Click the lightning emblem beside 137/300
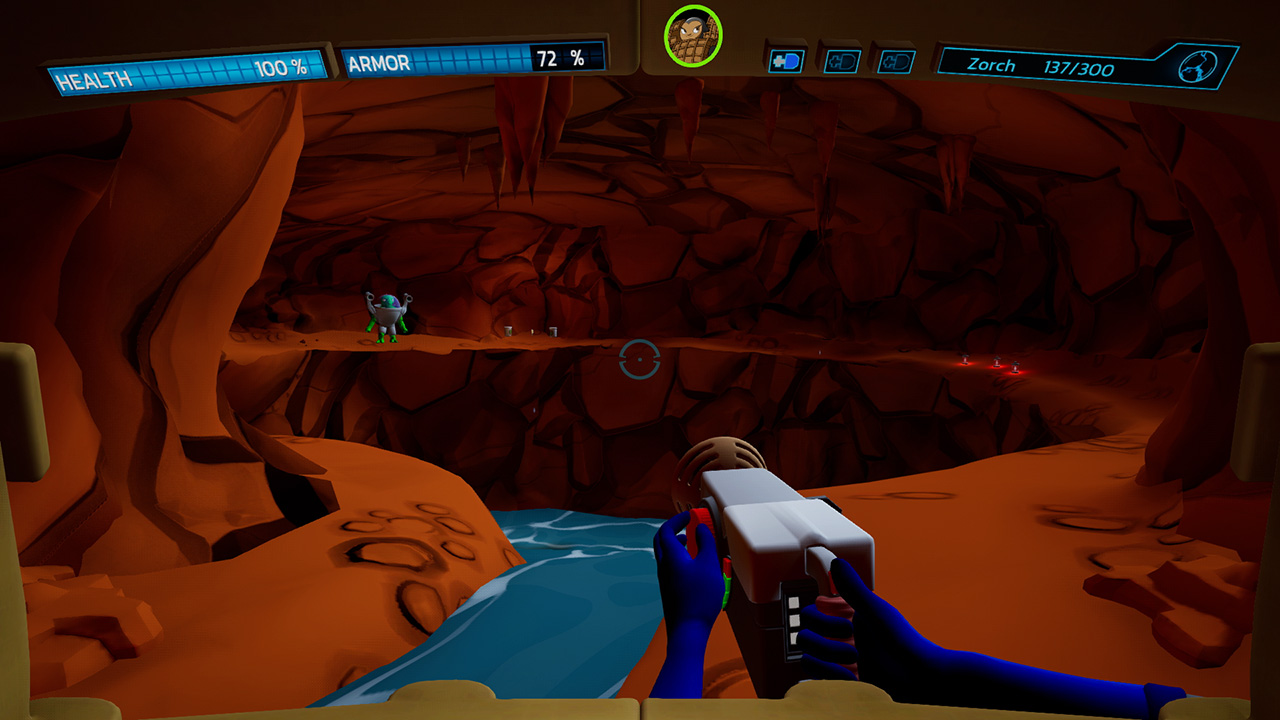Viewport: 1280px width, 720px height. 1196,65
